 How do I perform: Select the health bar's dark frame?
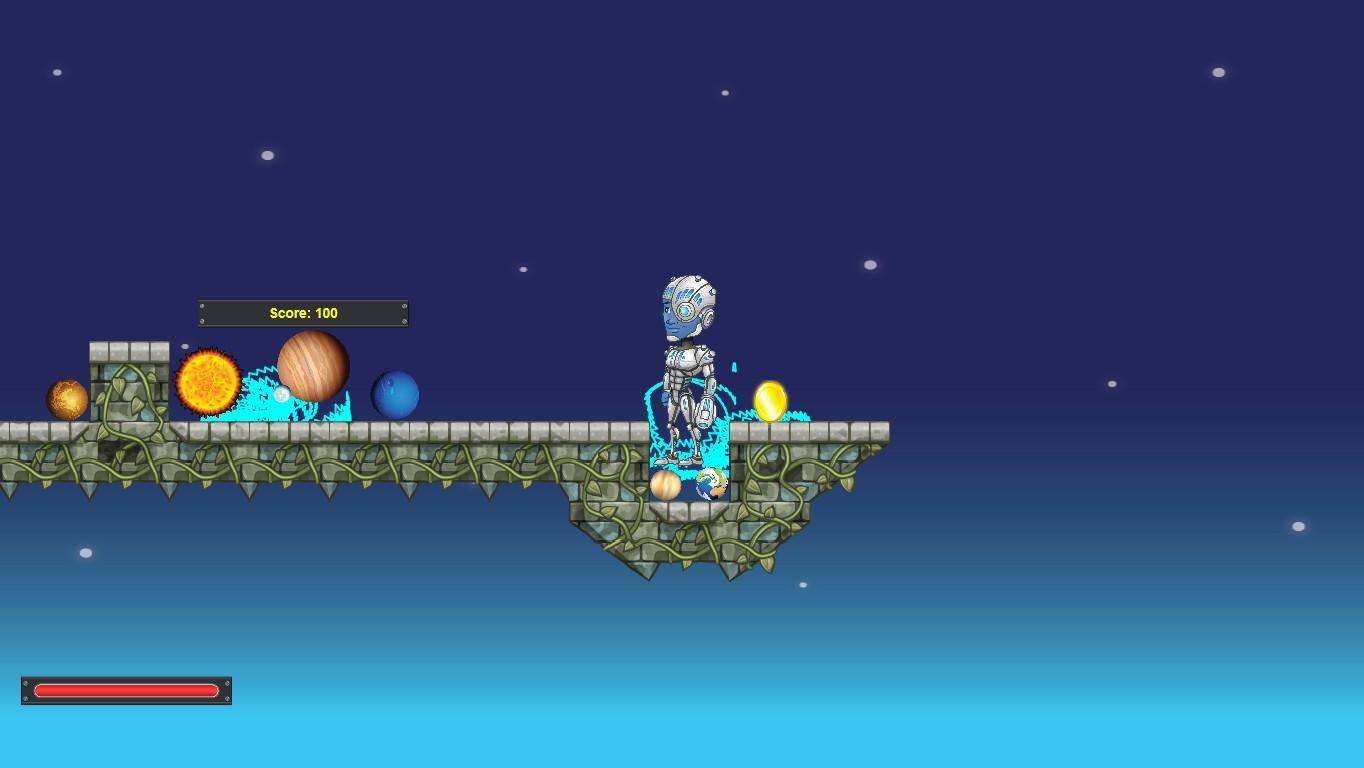coord(126,702)
